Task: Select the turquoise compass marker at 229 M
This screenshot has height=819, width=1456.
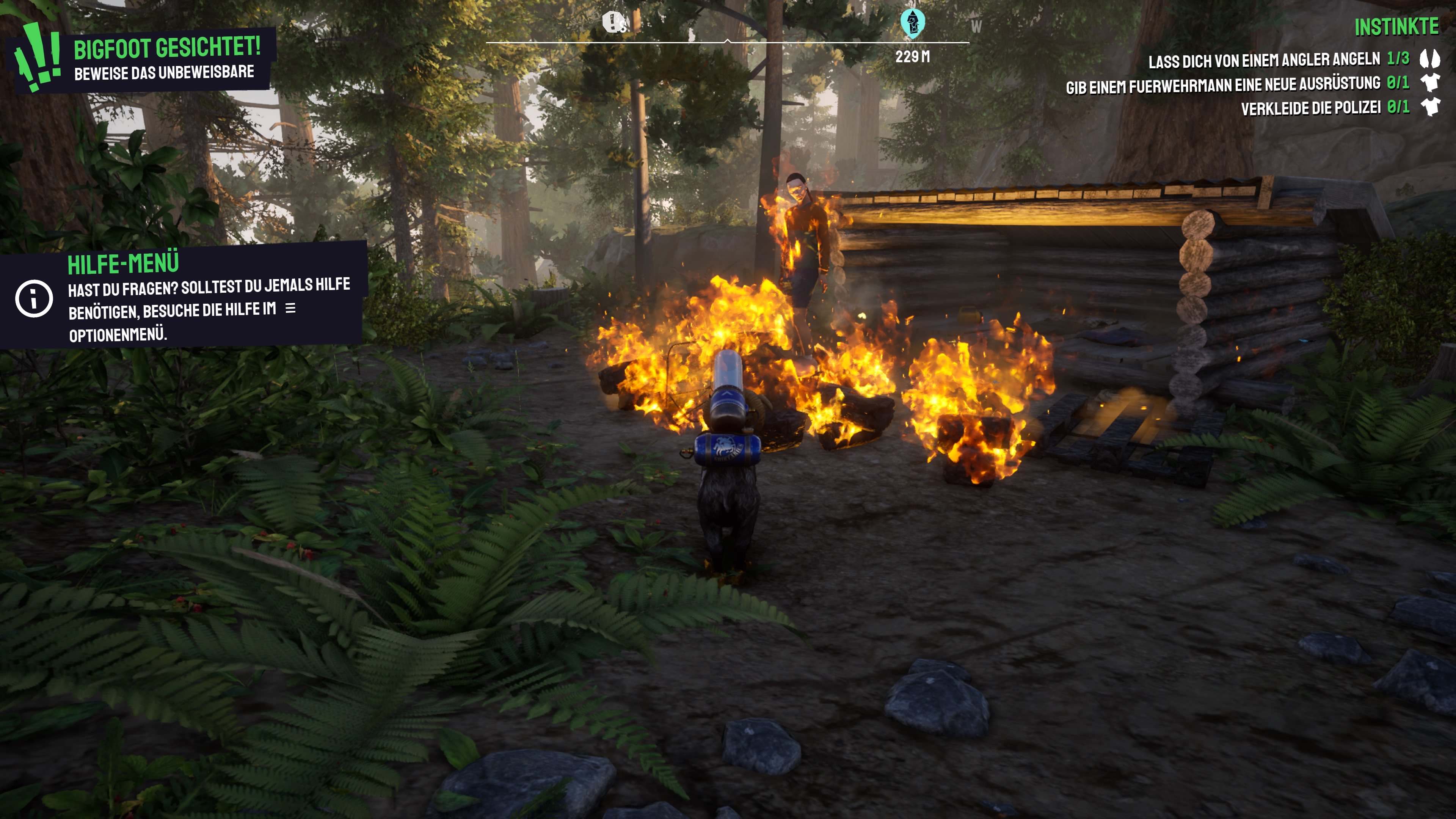Action: click(912, 23)
